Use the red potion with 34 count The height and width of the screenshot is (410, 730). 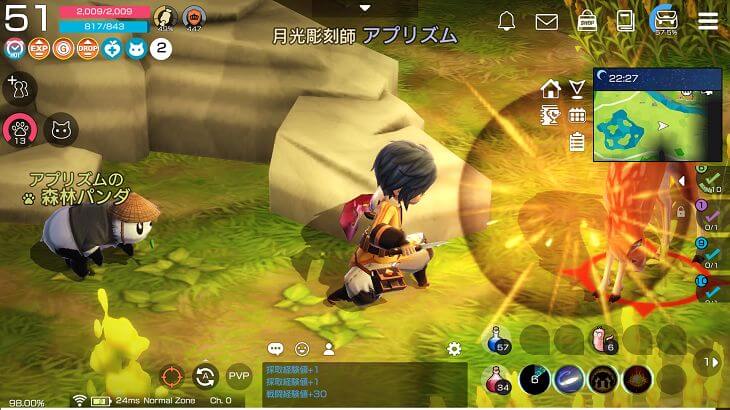500,380
